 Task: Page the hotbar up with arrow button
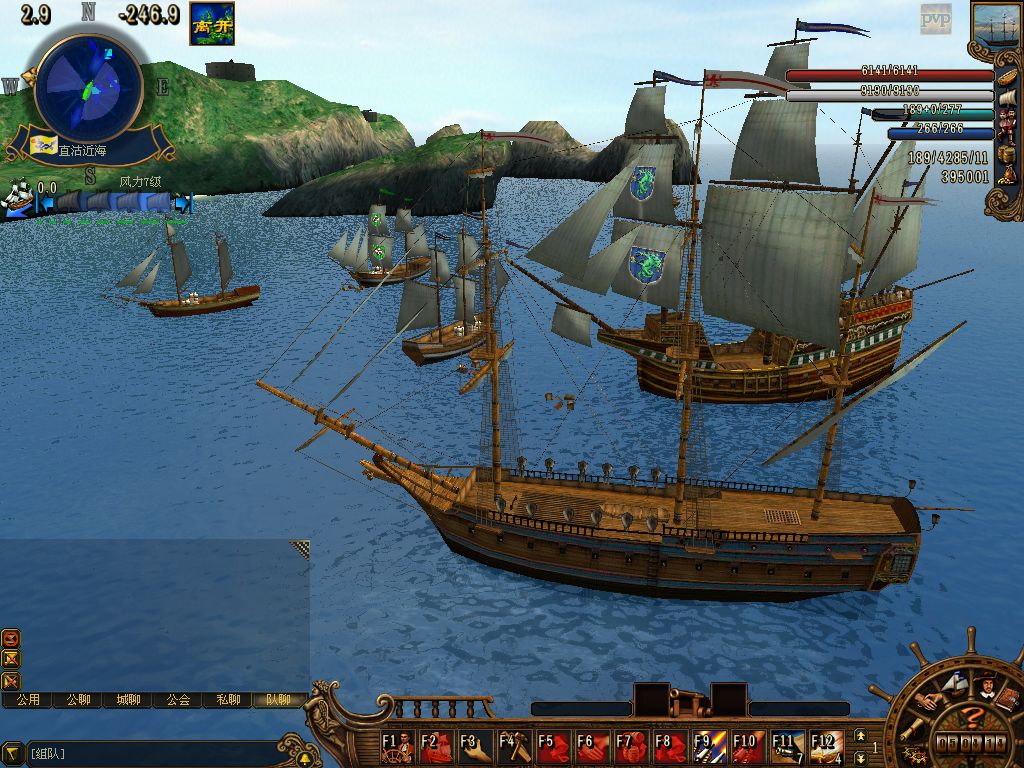pyautogui.click(x=861, y=736)
